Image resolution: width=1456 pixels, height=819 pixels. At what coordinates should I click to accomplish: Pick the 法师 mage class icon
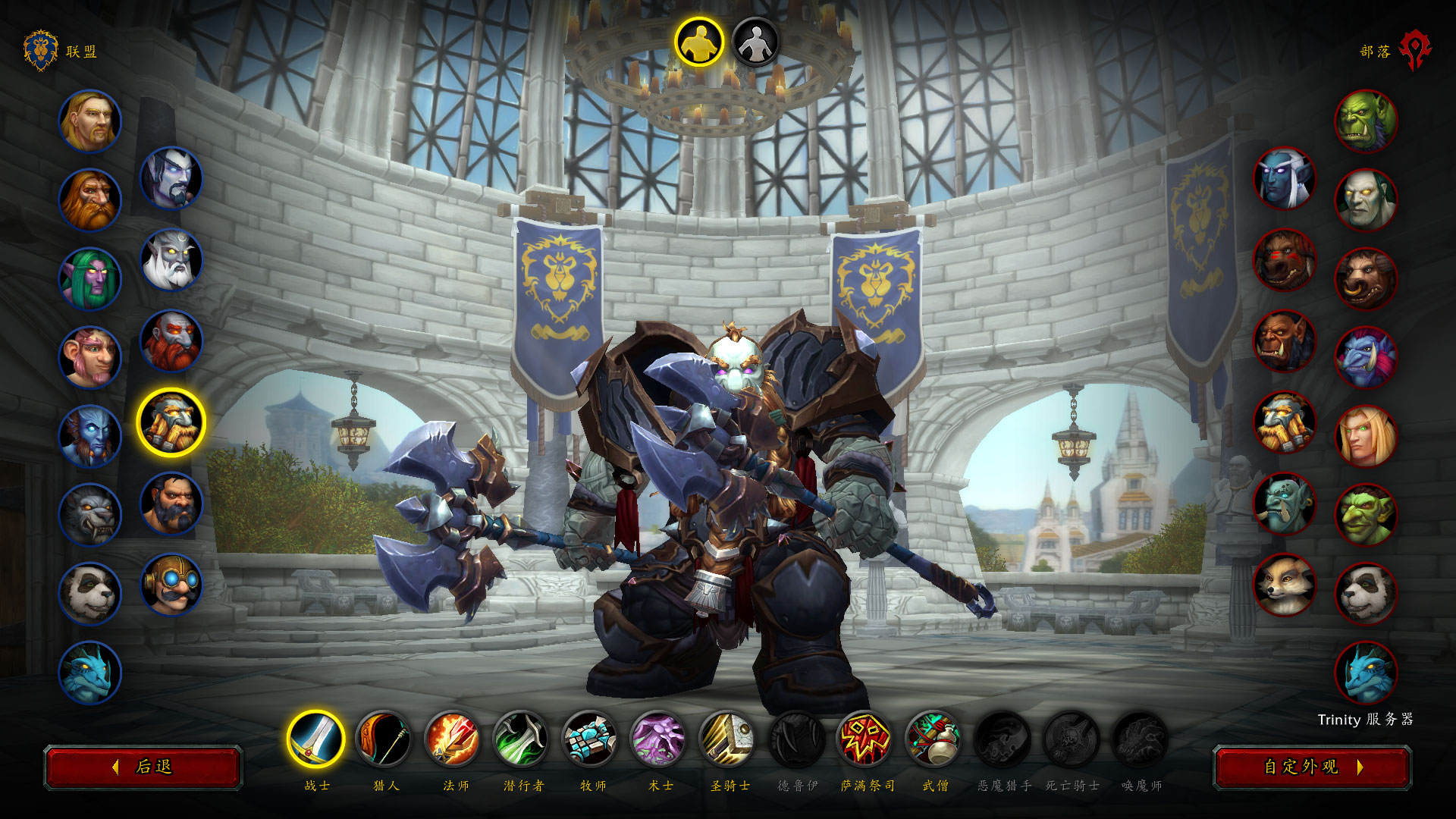pos(453,739)
